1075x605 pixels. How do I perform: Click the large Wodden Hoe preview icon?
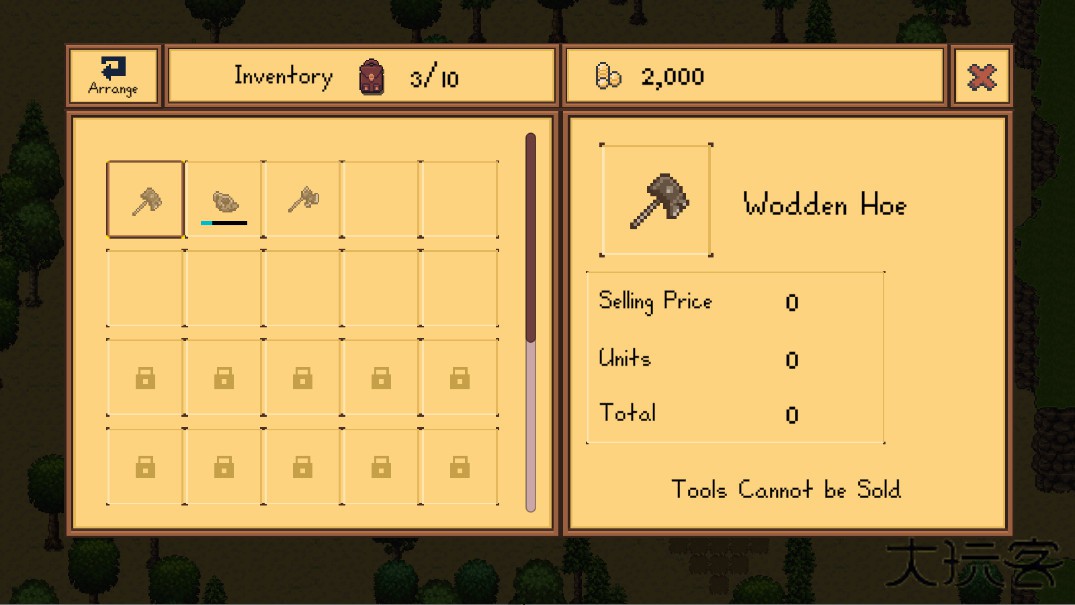tap(656, 200)
